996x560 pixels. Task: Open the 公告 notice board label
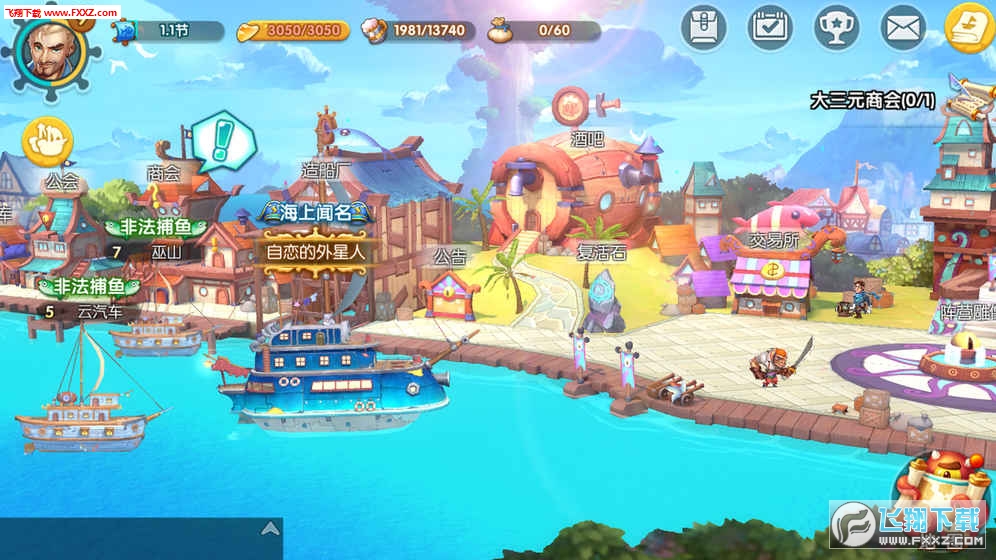coord(450,256)
